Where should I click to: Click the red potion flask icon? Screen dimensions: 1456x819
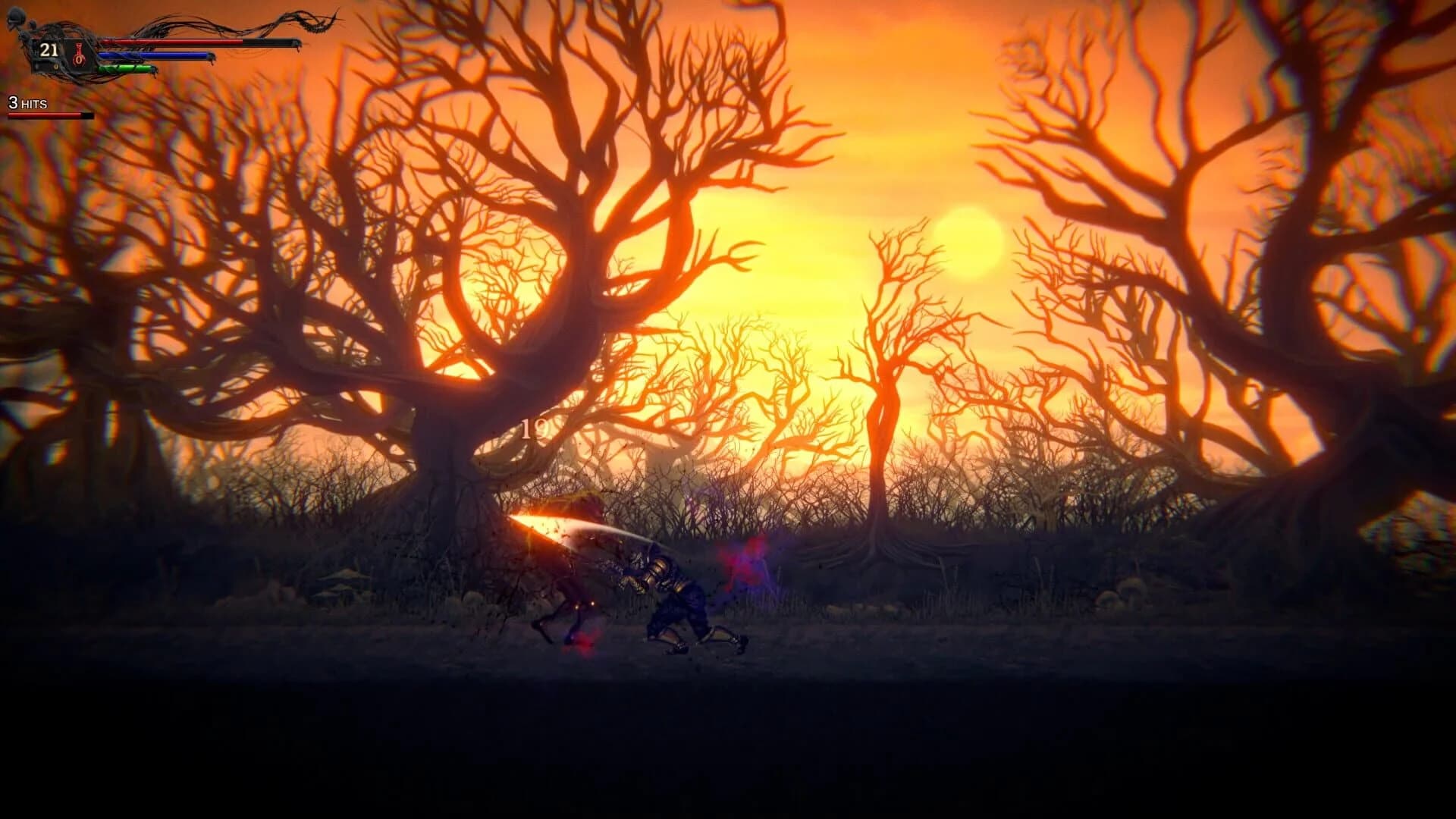coord(78,56)
